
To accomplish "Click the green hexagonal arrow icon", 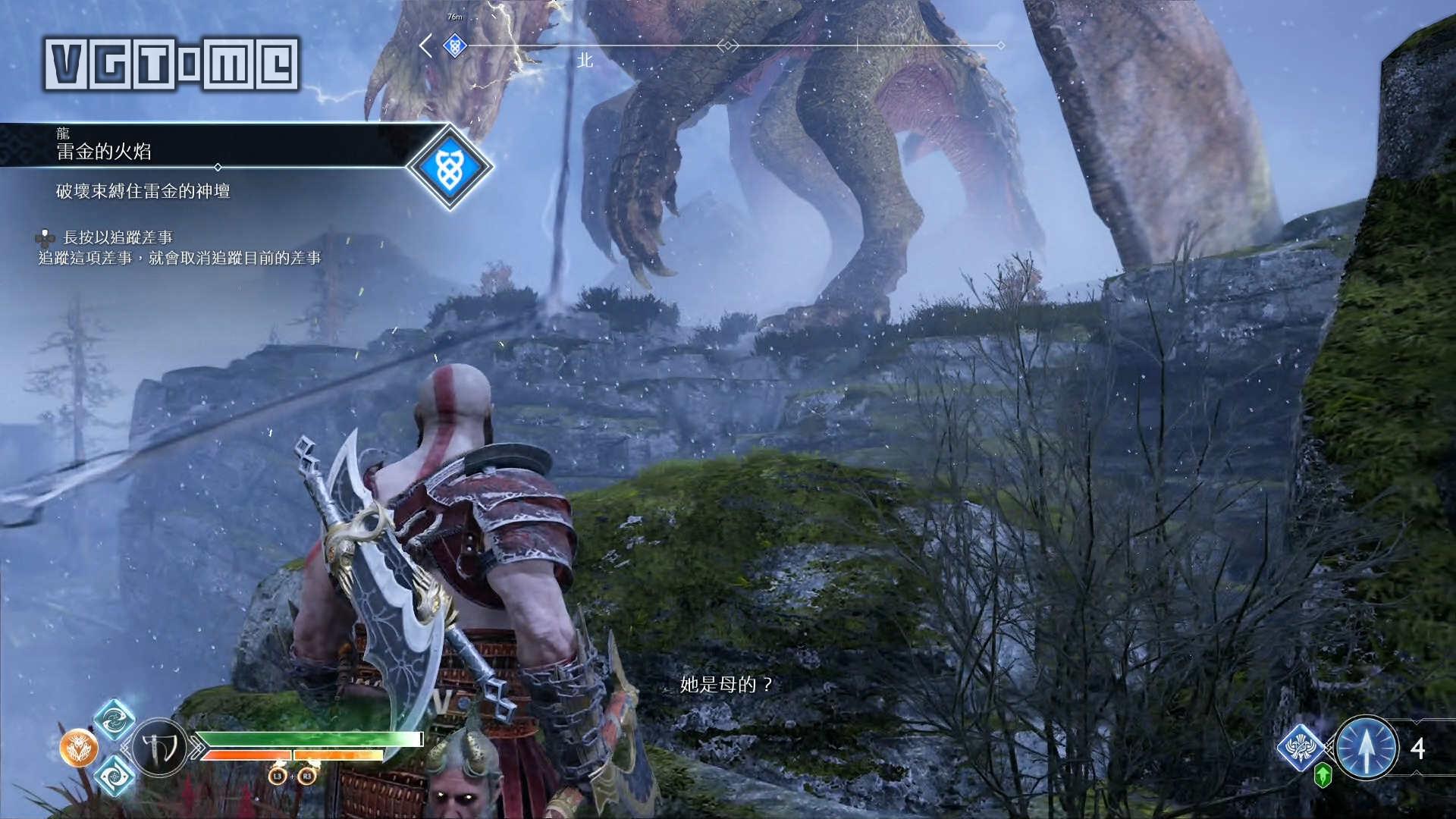I will pyautogui.click(x=1323, y=775).
